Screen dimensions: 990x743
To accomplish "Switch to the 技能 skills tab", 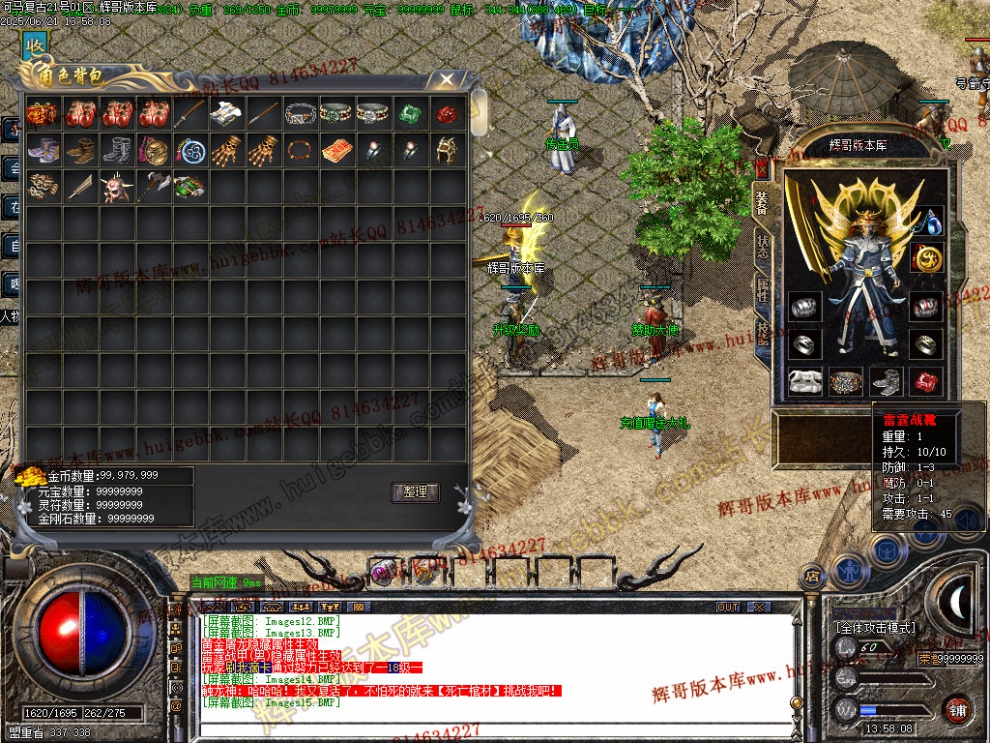I will [761, 333].
